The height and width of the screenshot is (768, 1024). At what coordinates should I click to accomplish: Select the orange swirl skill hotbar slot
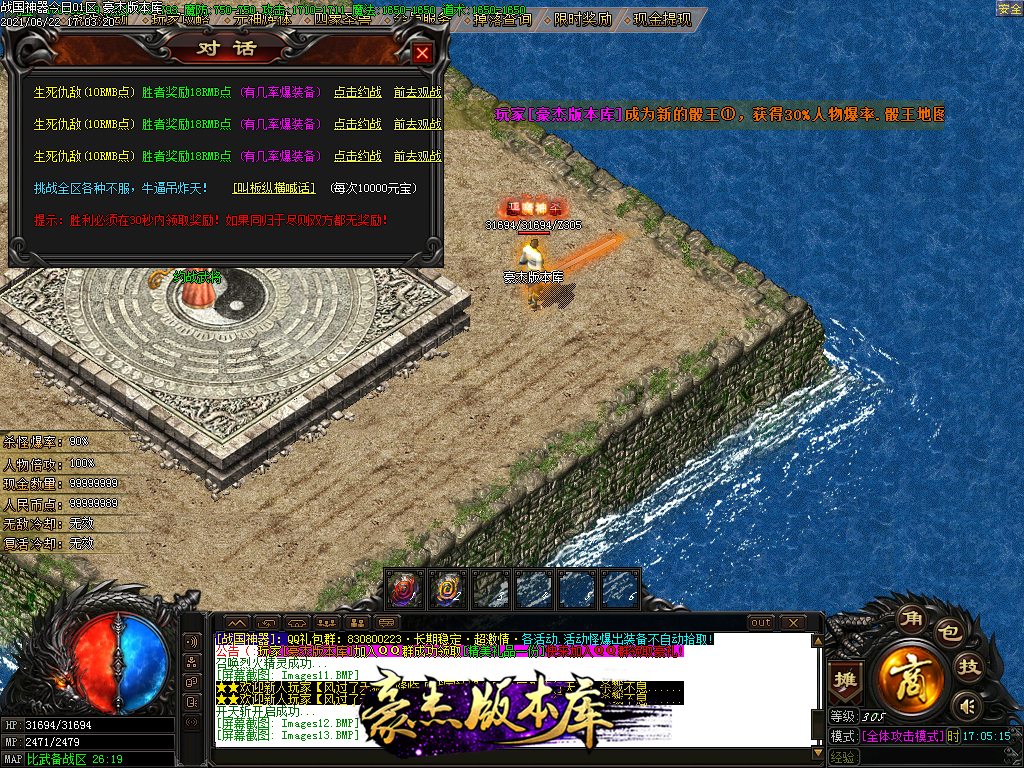coord(447,589)
